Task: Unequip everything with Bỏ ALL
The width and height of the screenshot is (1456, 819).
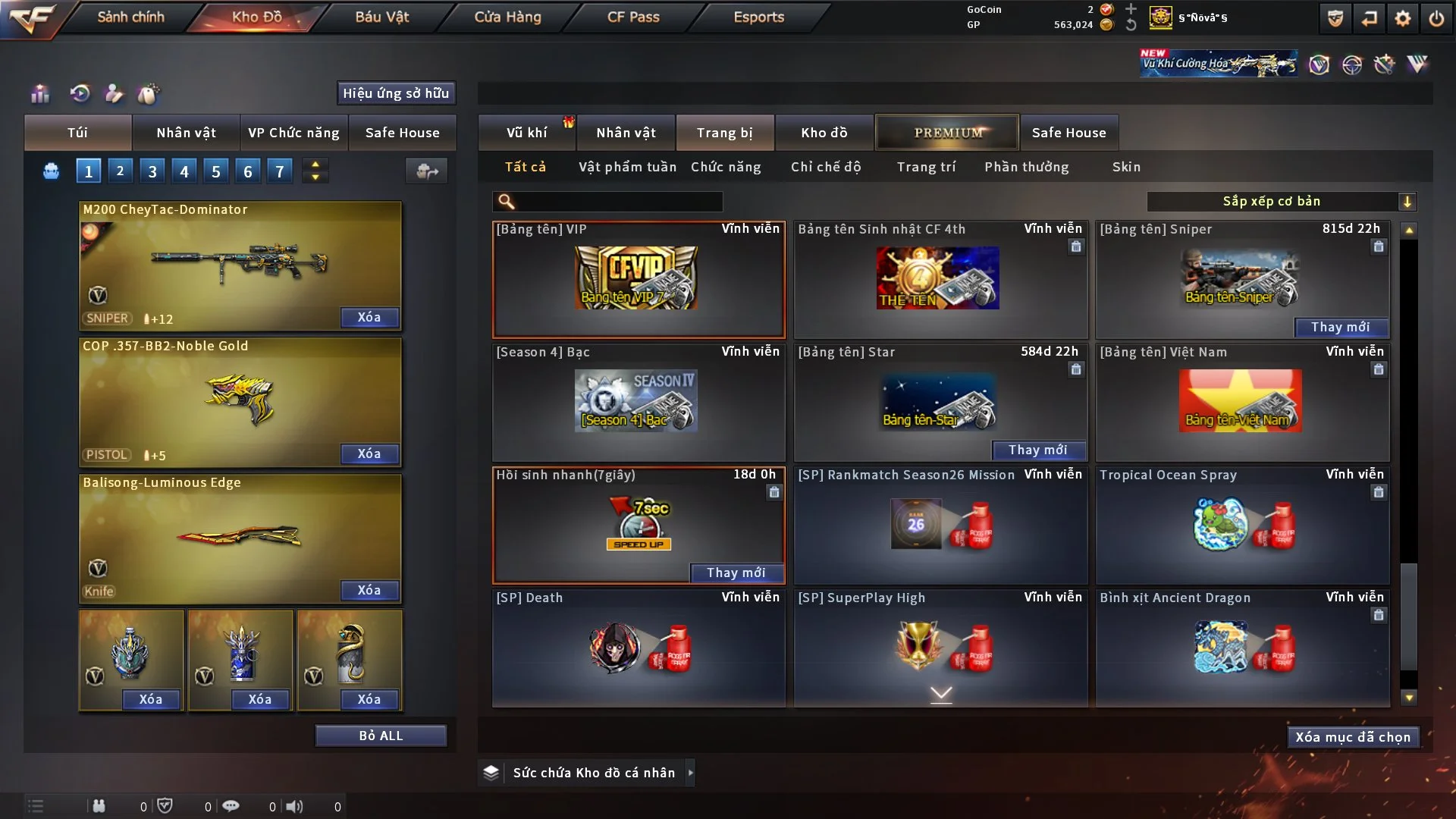Action: 381,736
